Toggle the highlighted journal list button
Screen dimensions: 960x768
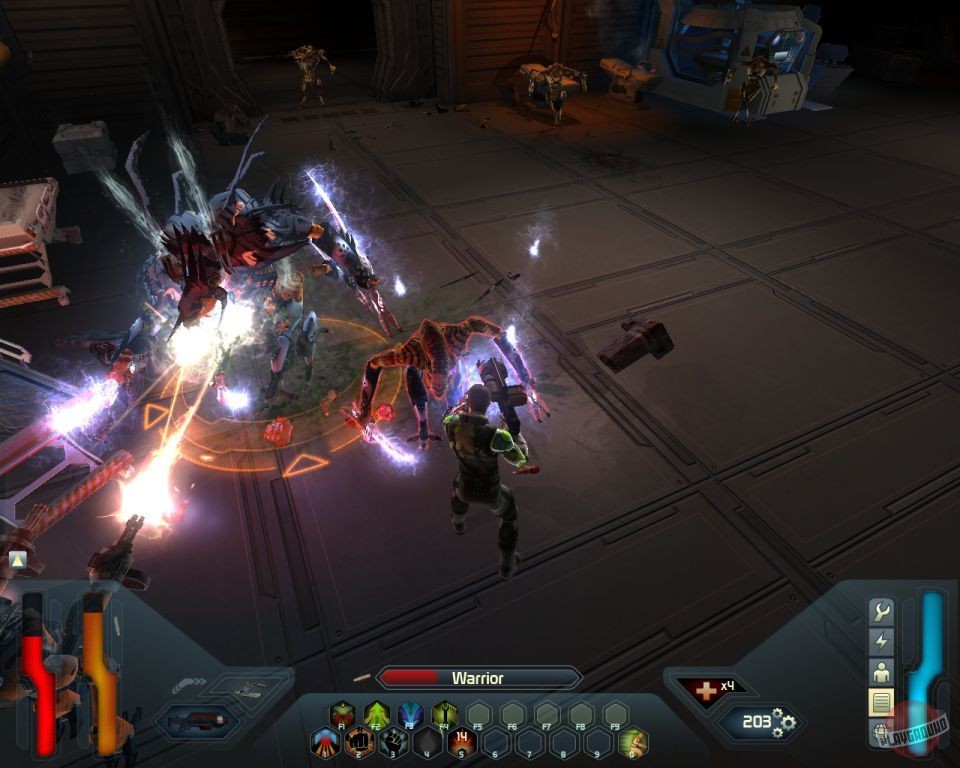point(881,703)
